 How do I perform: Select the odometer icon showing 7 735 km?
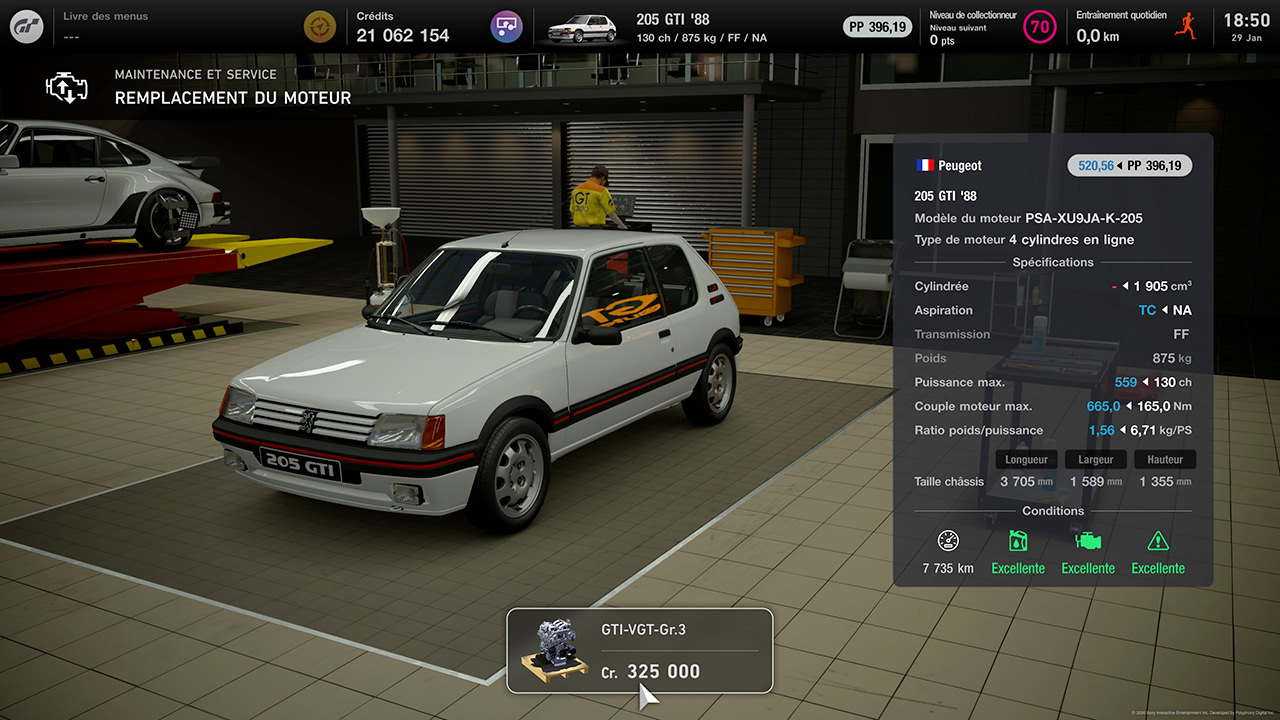[948, 540]
